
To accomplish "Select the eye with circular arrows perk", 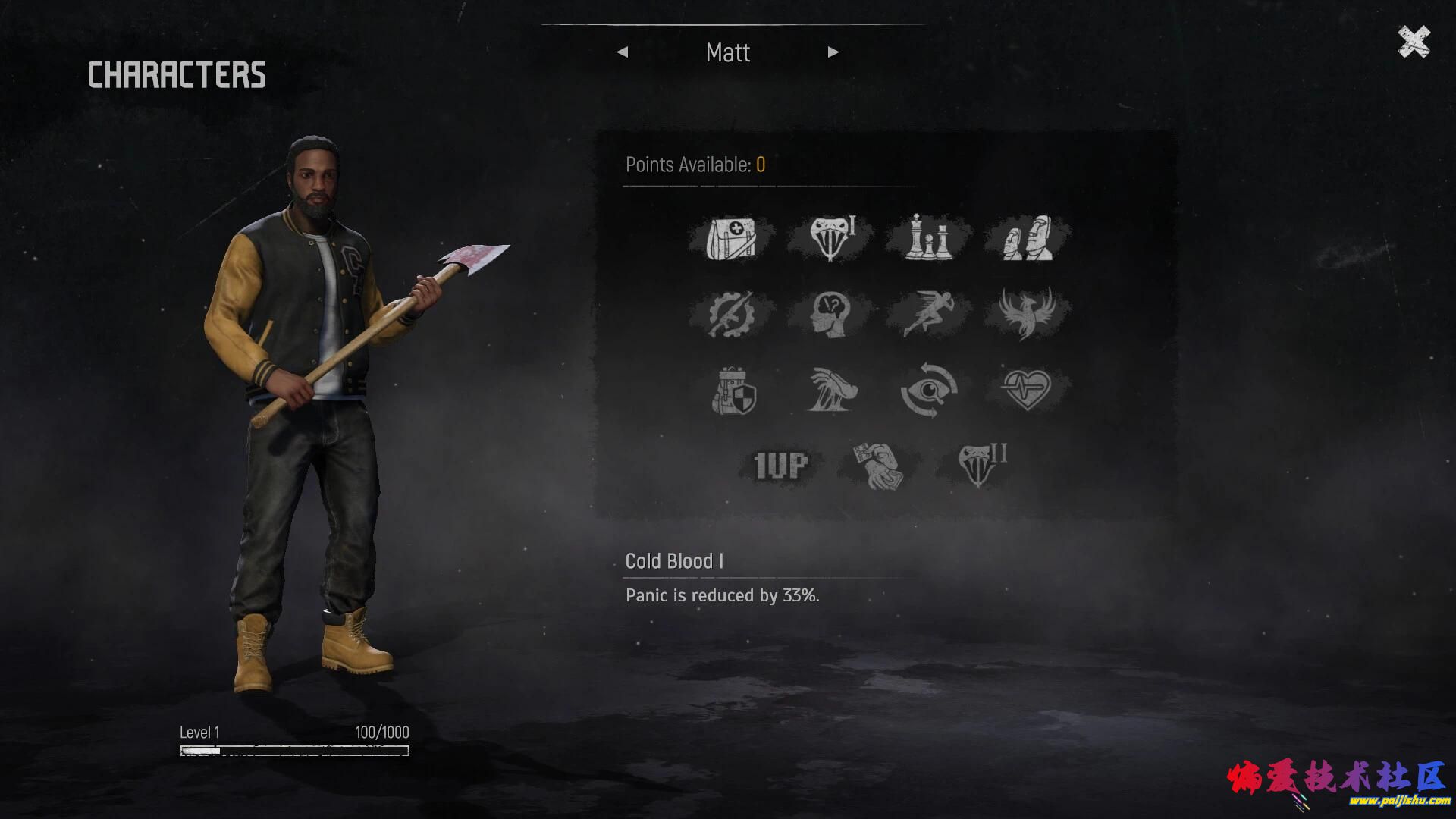I will click(928, 391).
